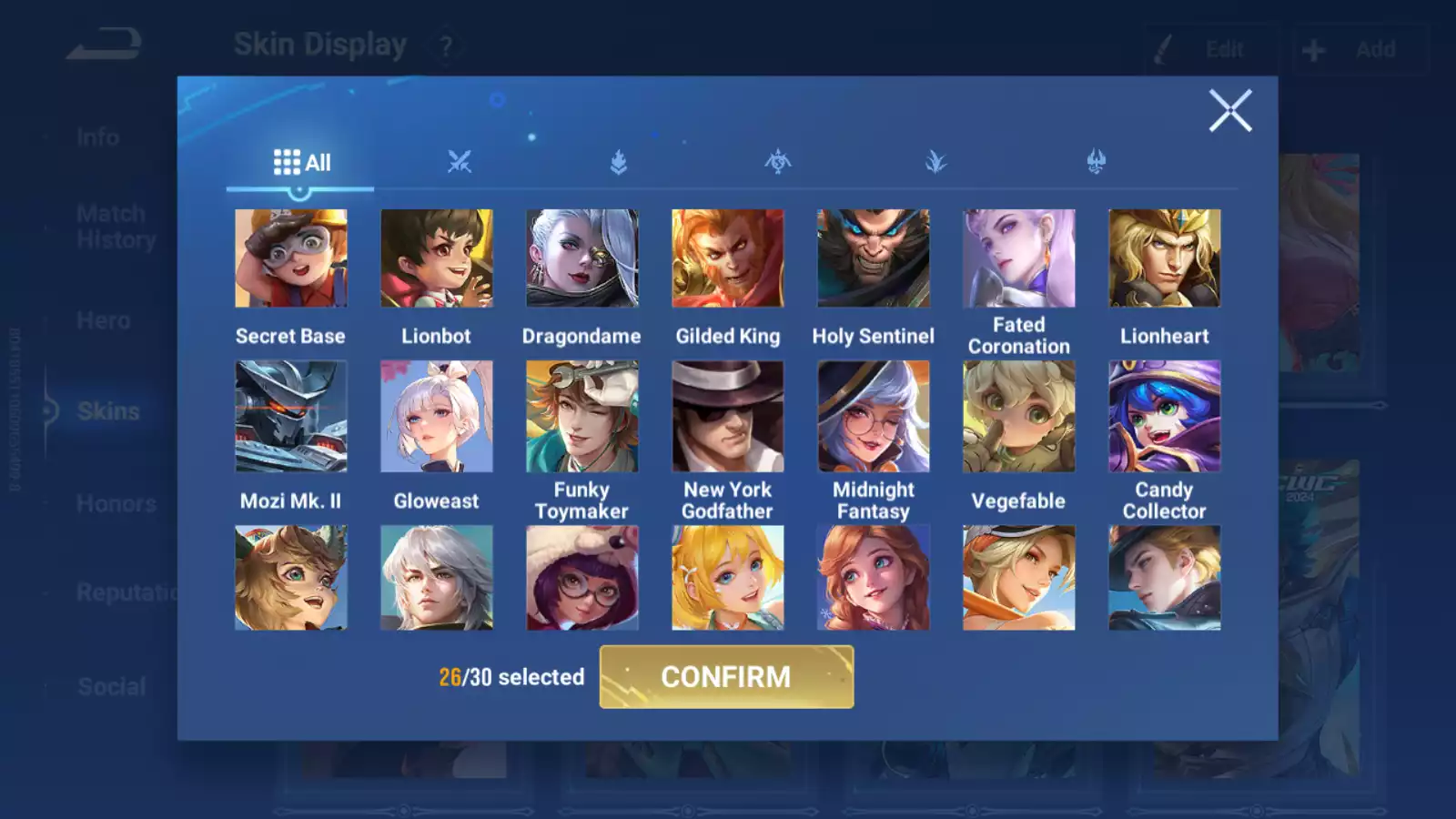
Task: Open the Skin Display help question mark
Action: pos(445,45)
